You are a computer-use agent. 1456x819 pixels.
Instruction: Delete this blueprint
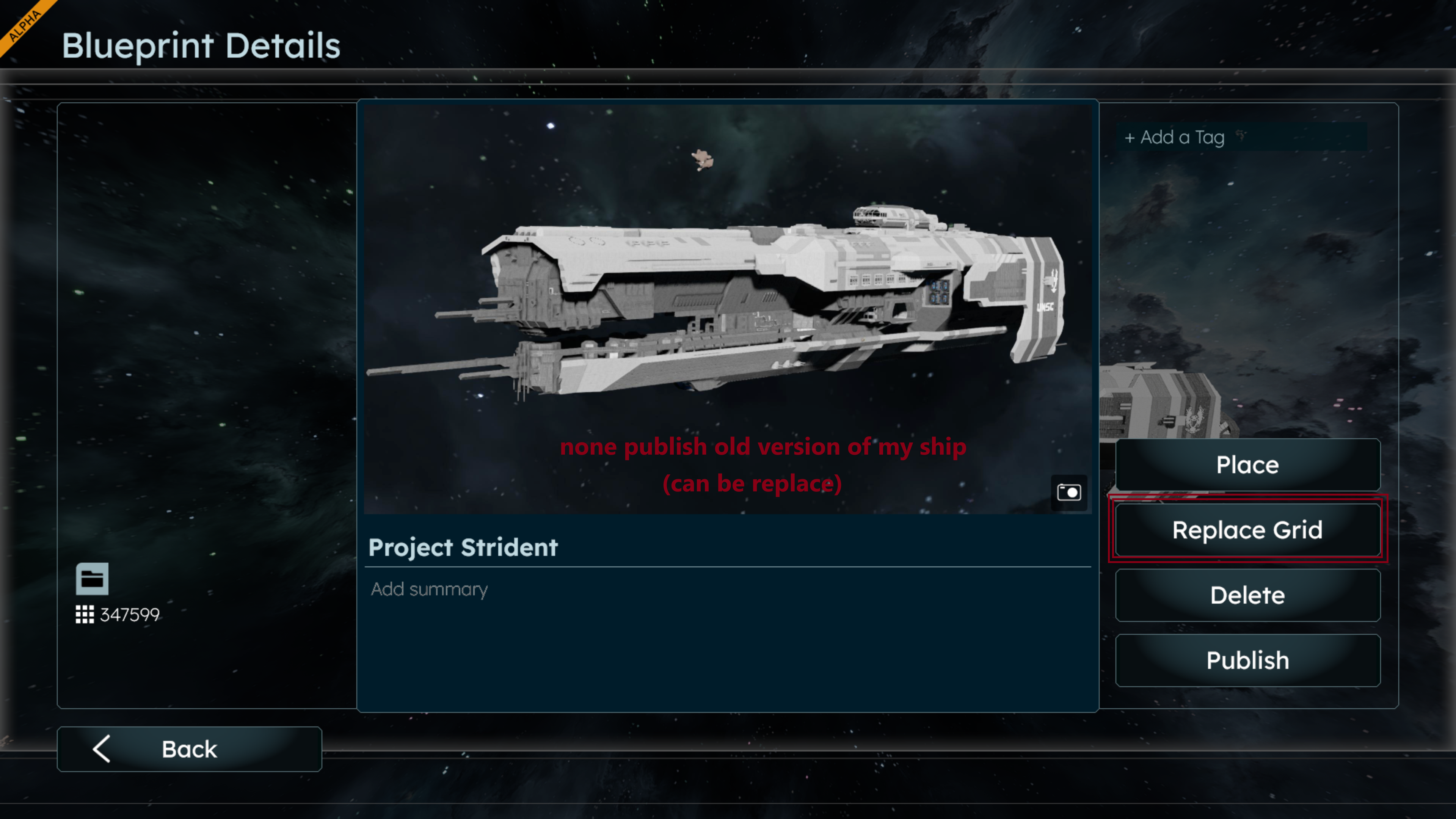[1247, 595]
